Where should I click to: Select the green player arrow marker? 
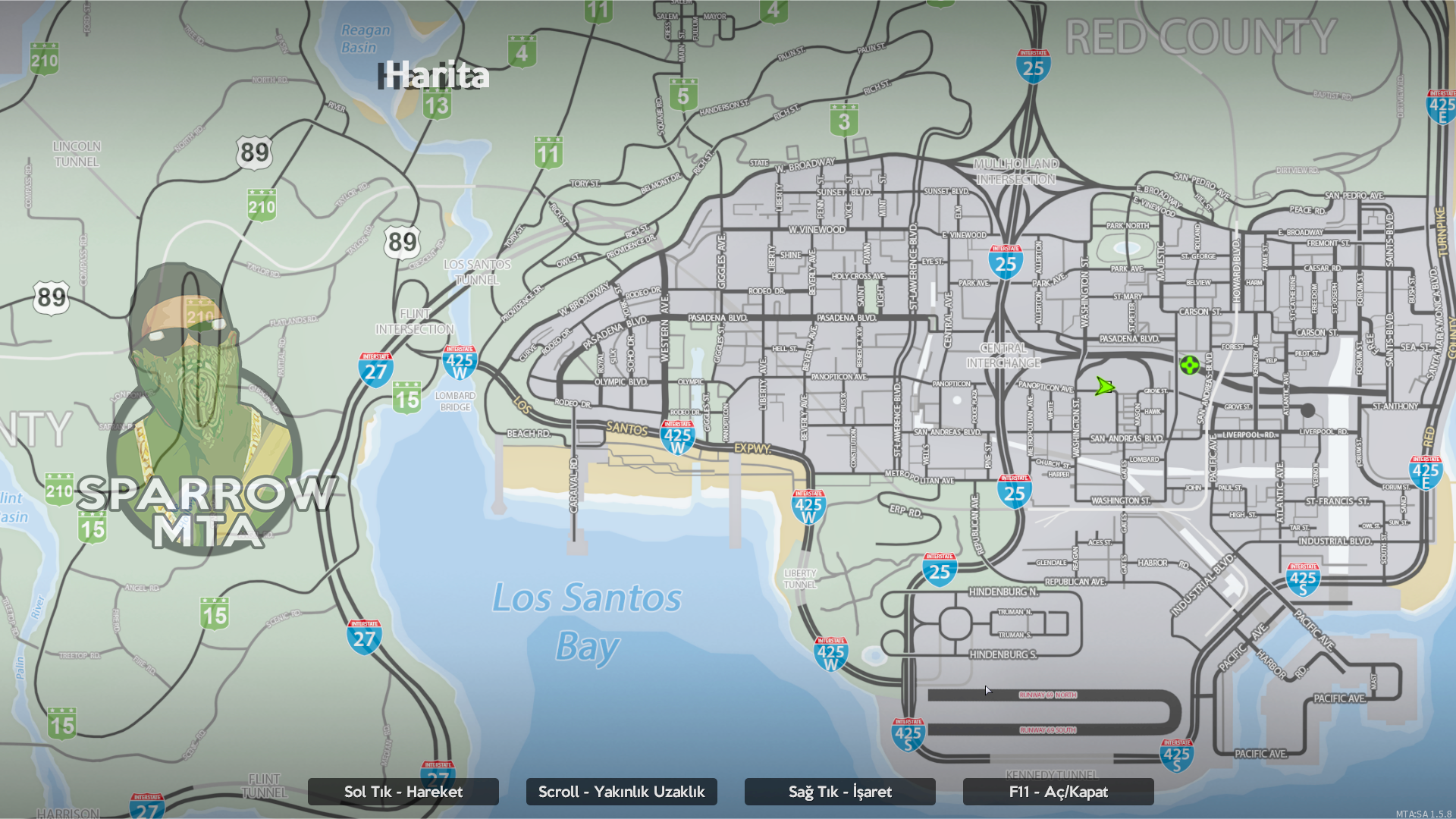click(1105, 388)
